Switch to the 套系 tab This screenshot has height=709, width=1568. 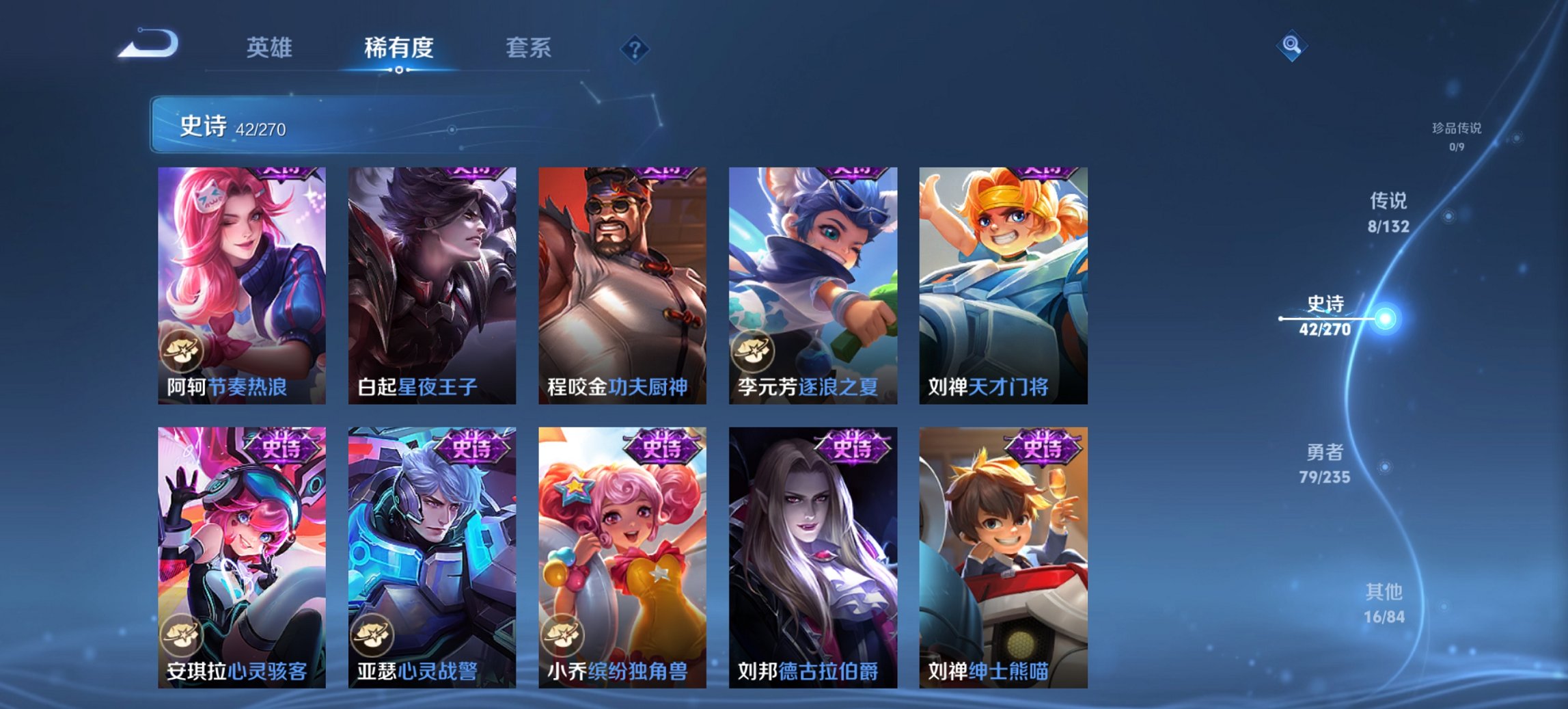tap(529, 48)
